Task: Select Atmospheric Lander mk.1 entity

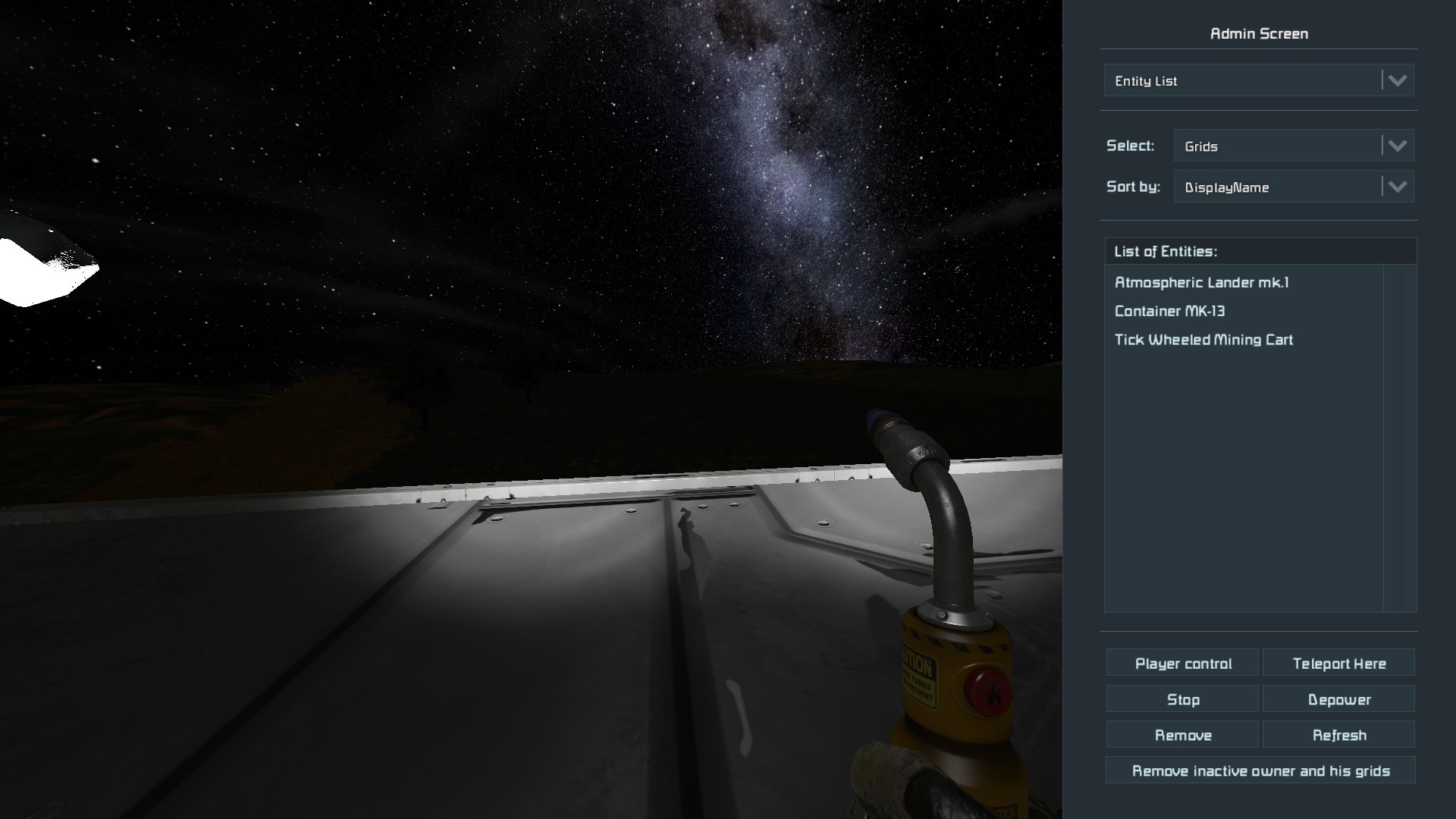Action: click(1201, 283)
